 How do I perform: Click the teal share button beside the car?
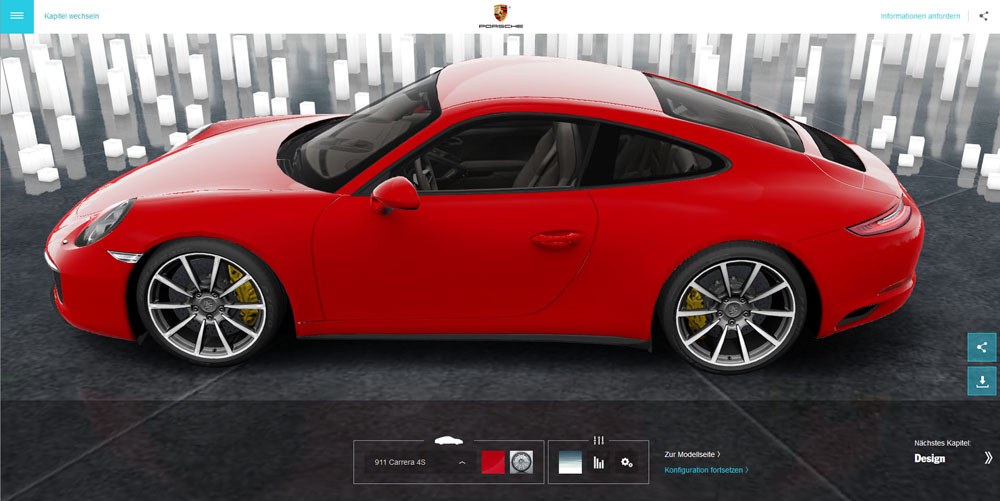(981, 347)
